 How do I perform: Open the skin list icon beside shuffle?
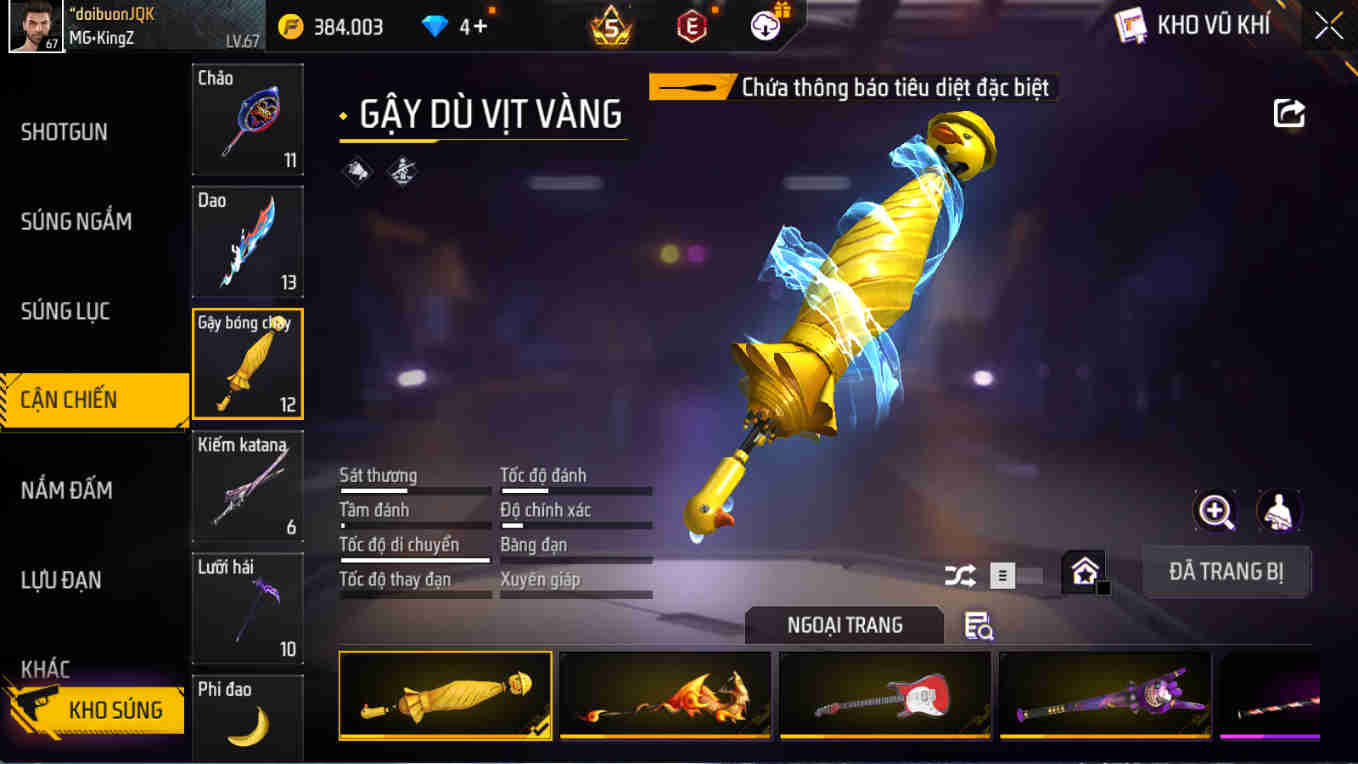1000,575
